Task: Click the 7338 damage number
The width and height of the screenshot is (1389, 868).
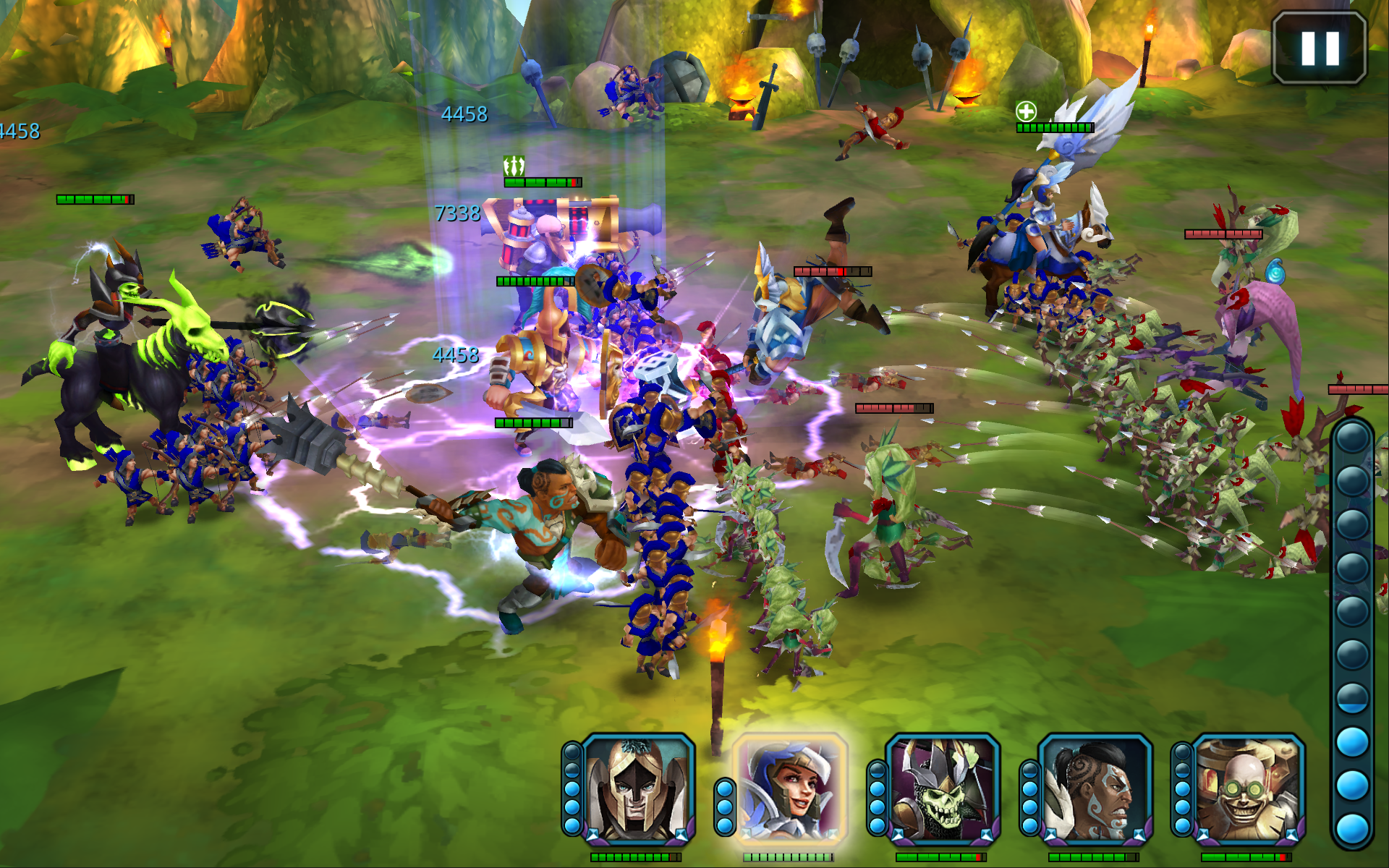Action: 456,213
